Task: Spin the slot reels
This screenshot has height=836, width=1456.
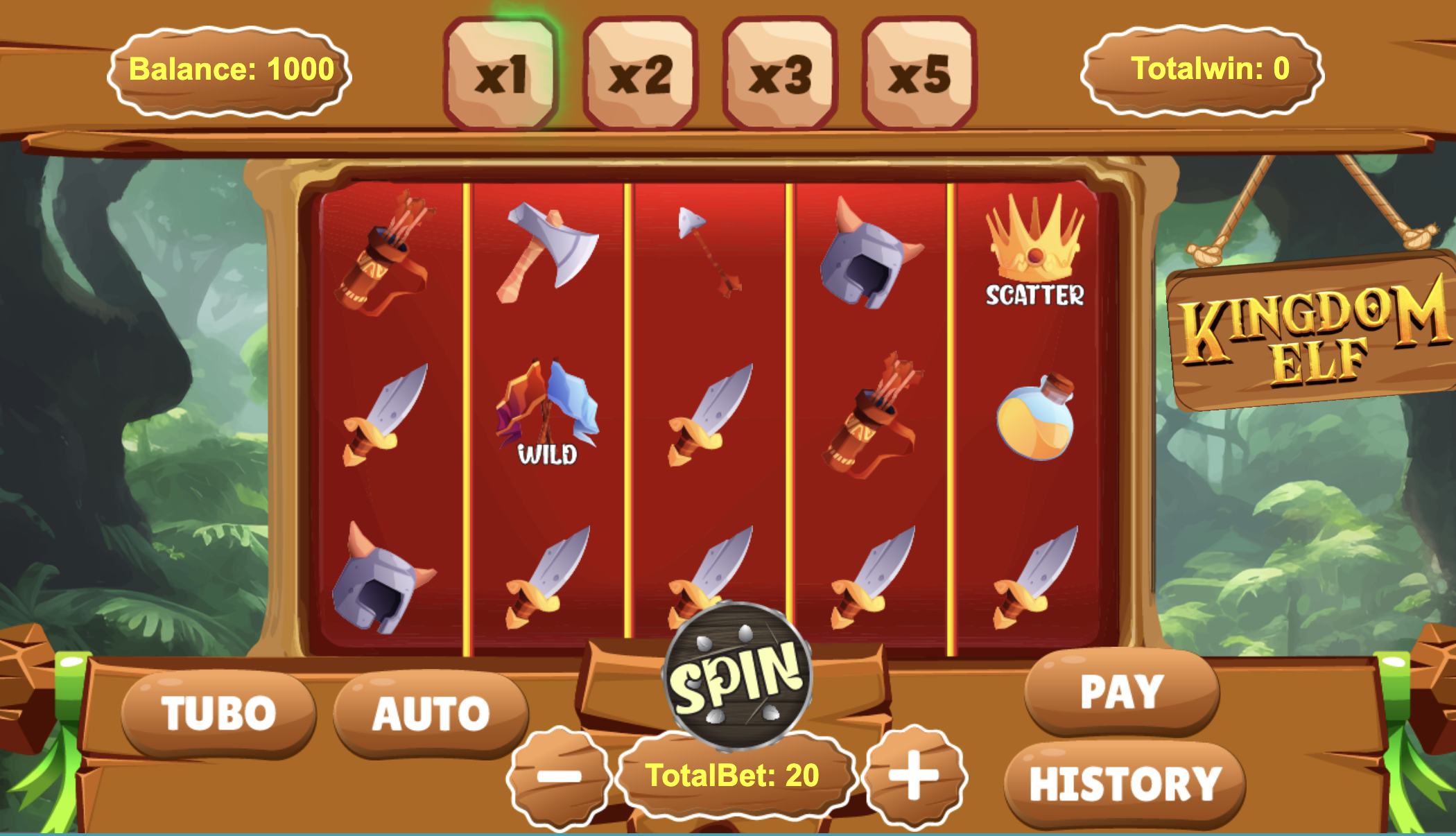Action: click(738, 676)
